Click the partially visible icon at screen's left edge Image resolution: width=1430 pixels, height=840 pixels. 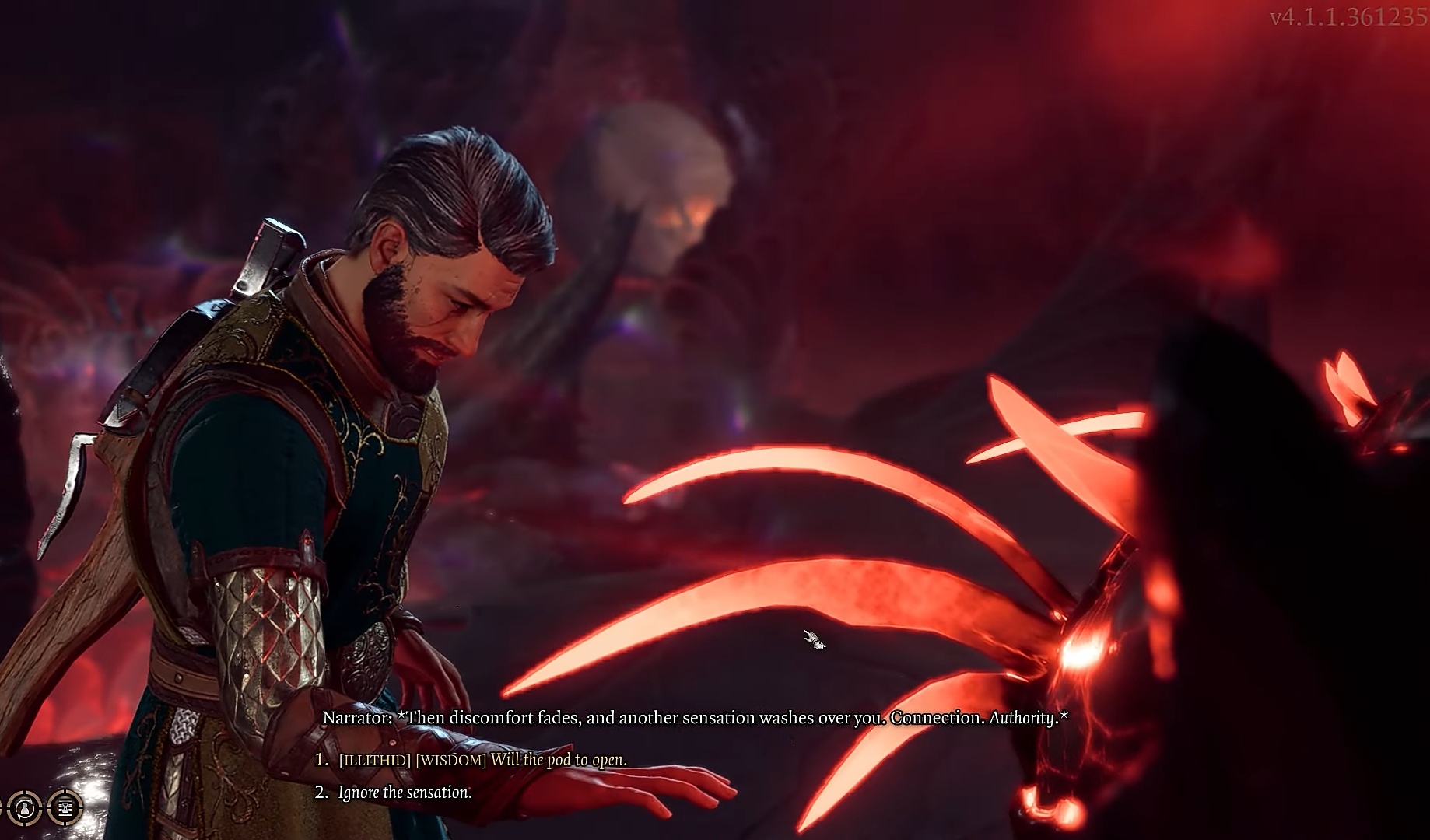(2, 809)
